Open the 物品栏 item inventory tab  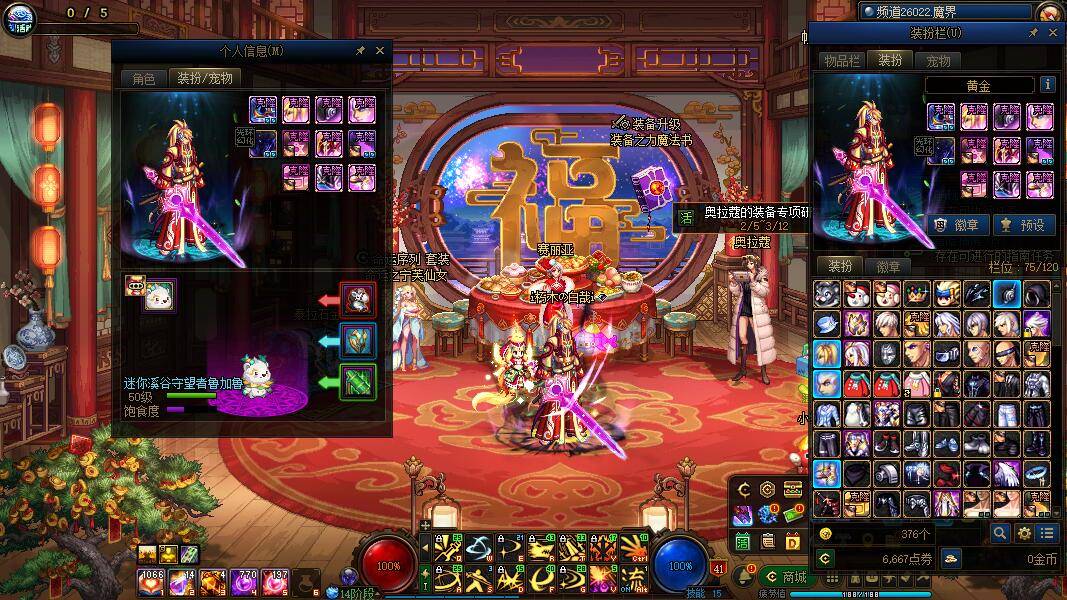[x=841, y=61]
